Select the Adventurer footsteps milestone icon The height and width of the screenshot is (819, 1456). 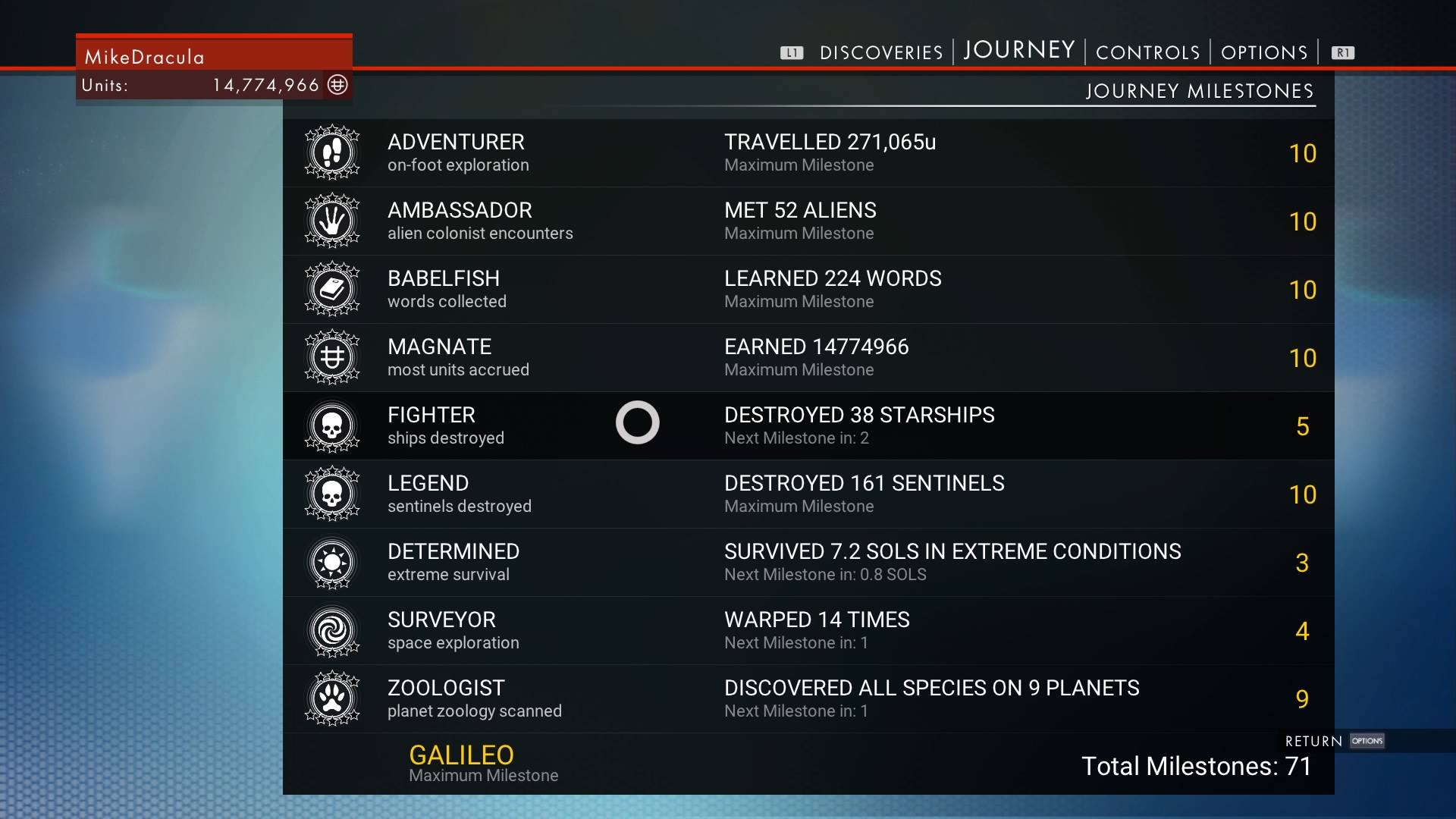click(332, 152)
